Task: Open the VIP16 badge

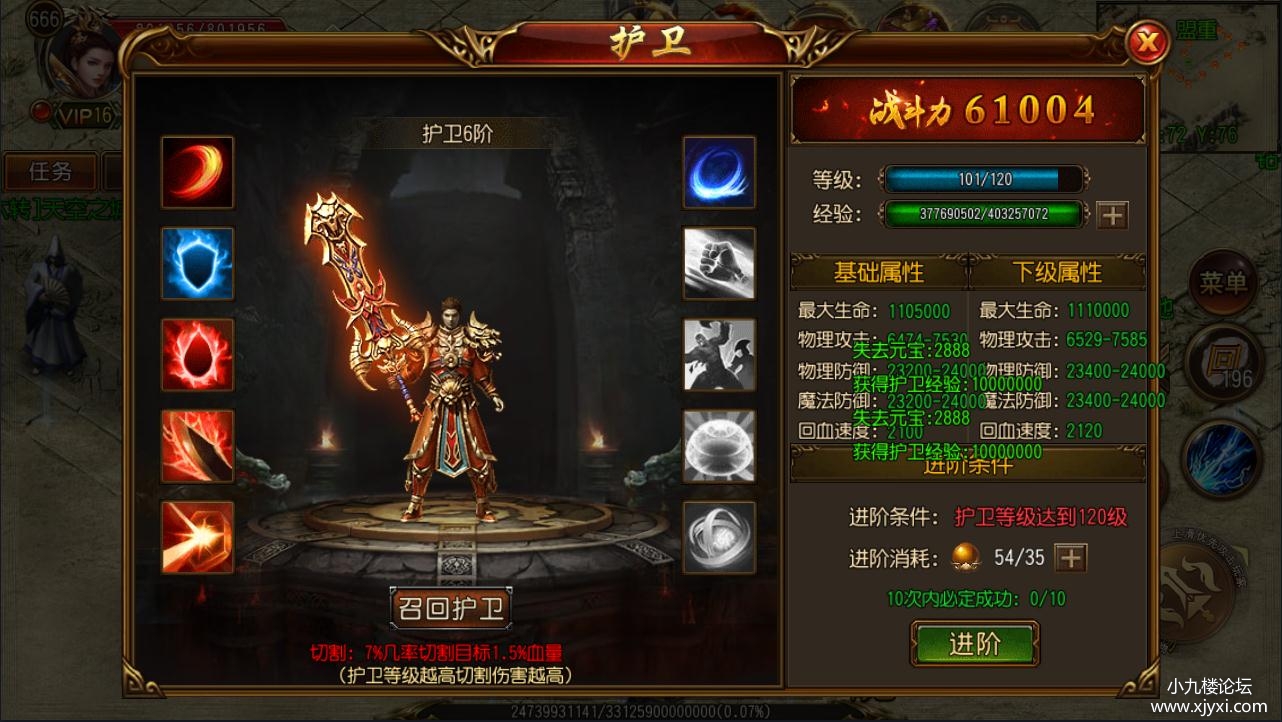Action: [82, 115]
